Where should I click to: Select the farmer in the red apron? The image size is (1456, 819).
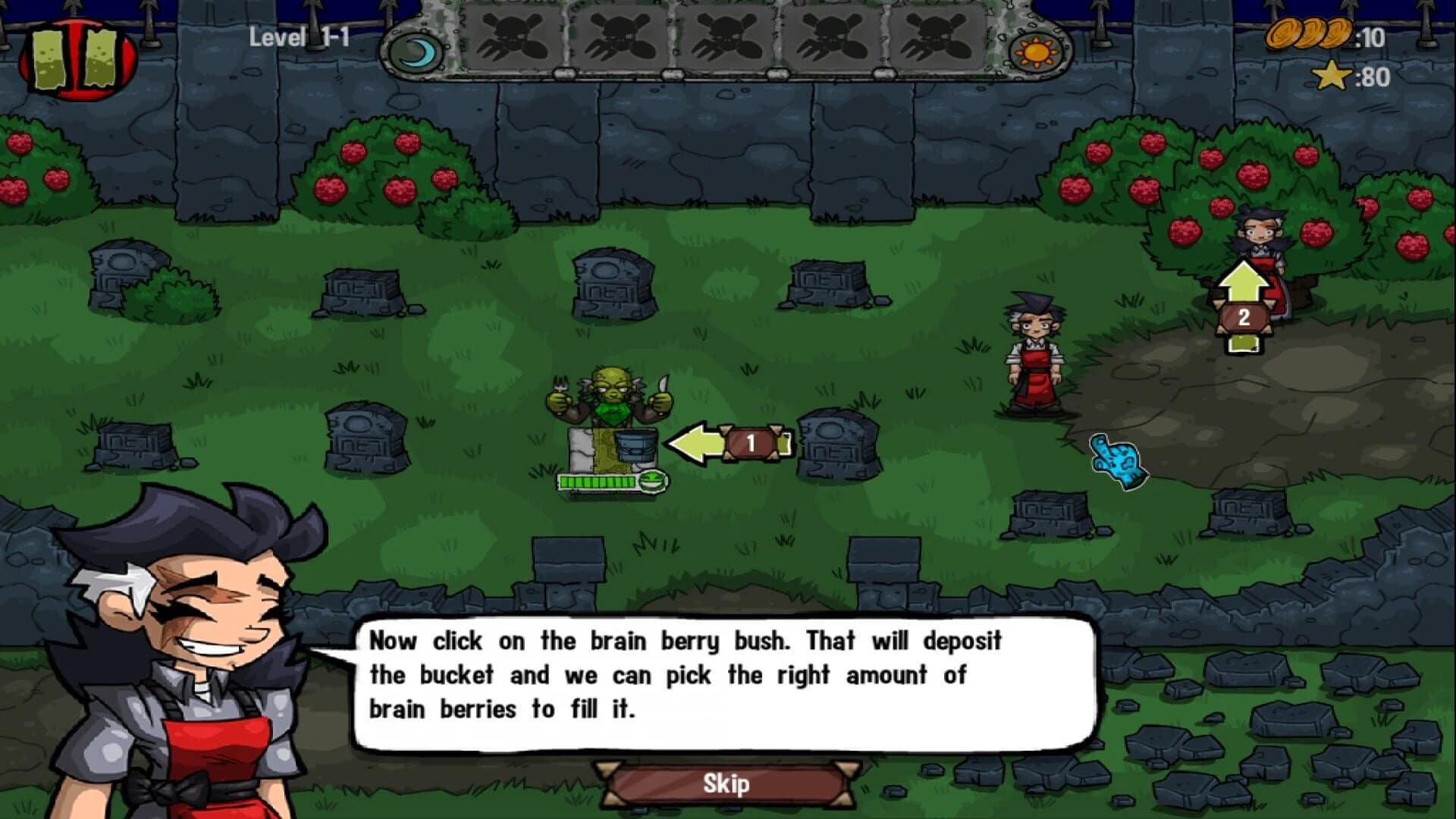(x=1037, y=349)
